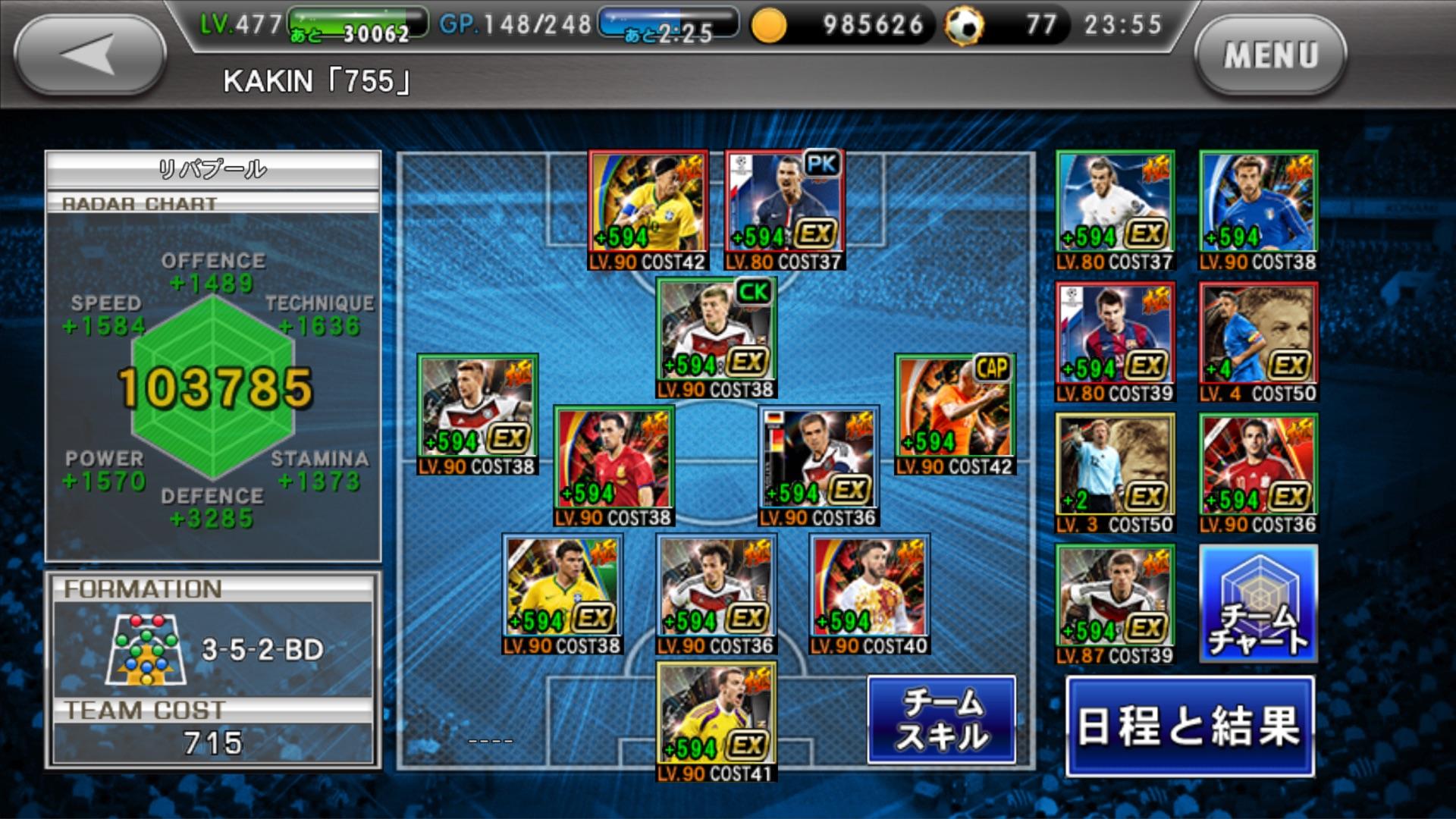
Task: Open the チームチャート team chart
Action: tap(1258, 604)
